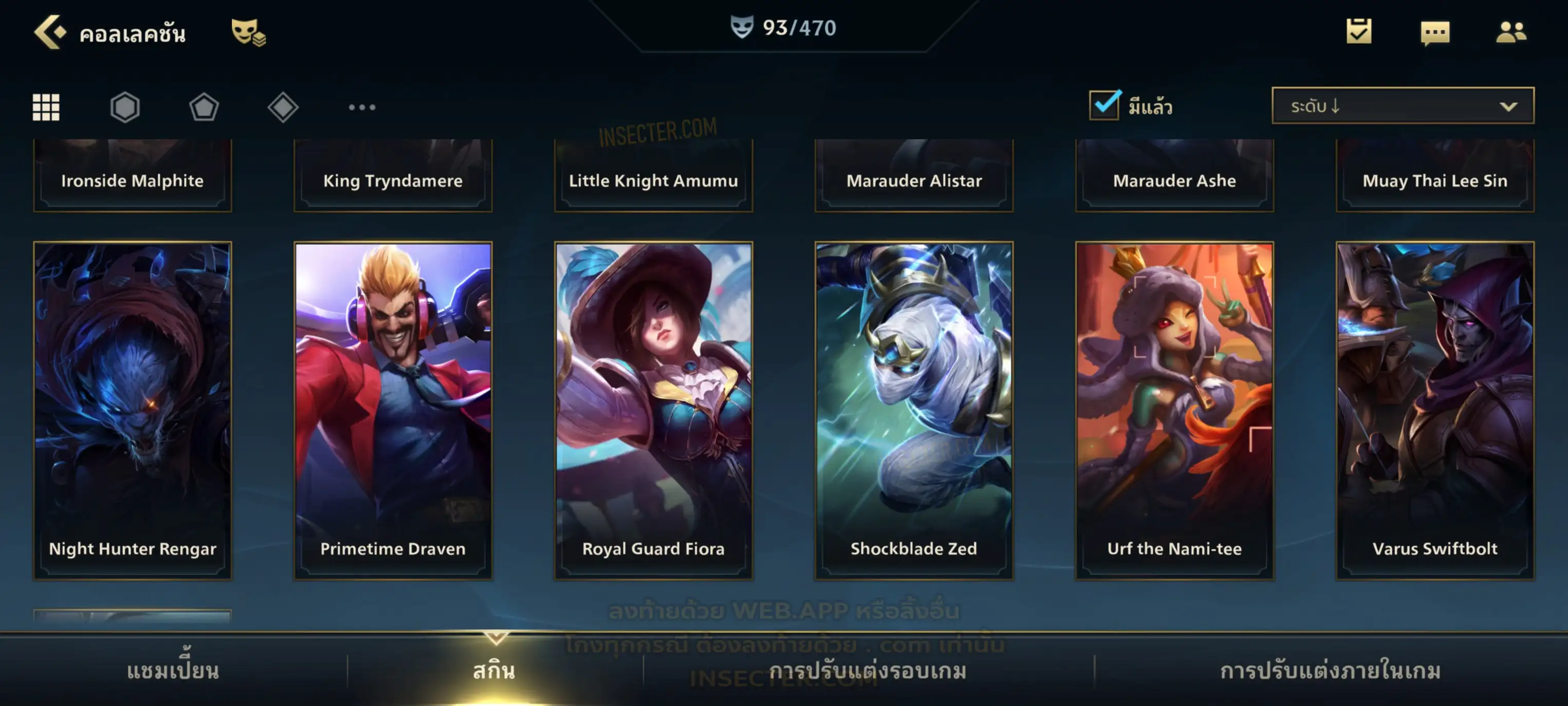This screenshot has width=1568, height=706.
Task: Open the skin shop mask icon
Action: [248, 32]
